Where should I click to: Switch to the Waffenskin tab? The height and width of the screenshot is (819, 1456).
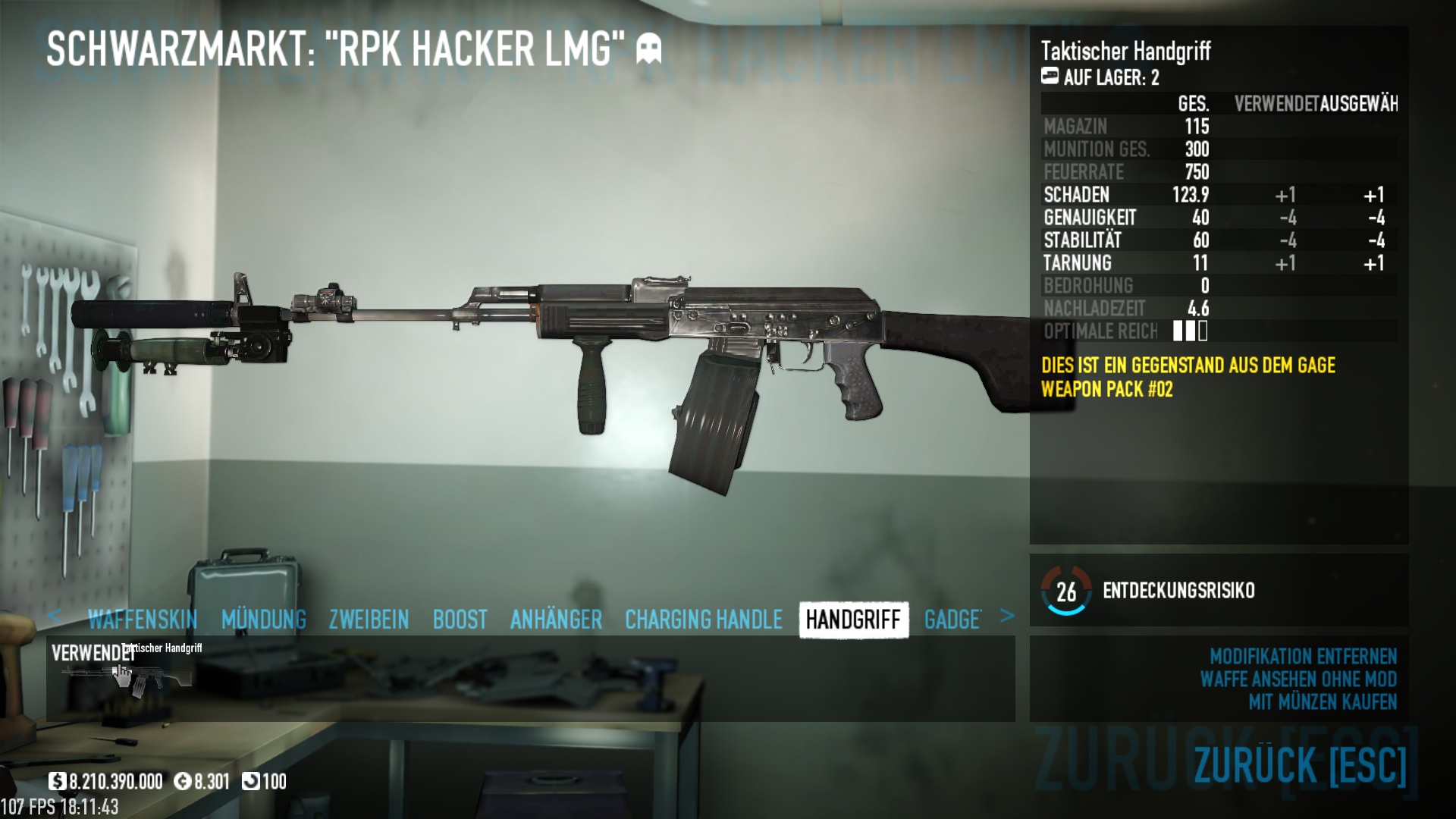tap(143, 620)
